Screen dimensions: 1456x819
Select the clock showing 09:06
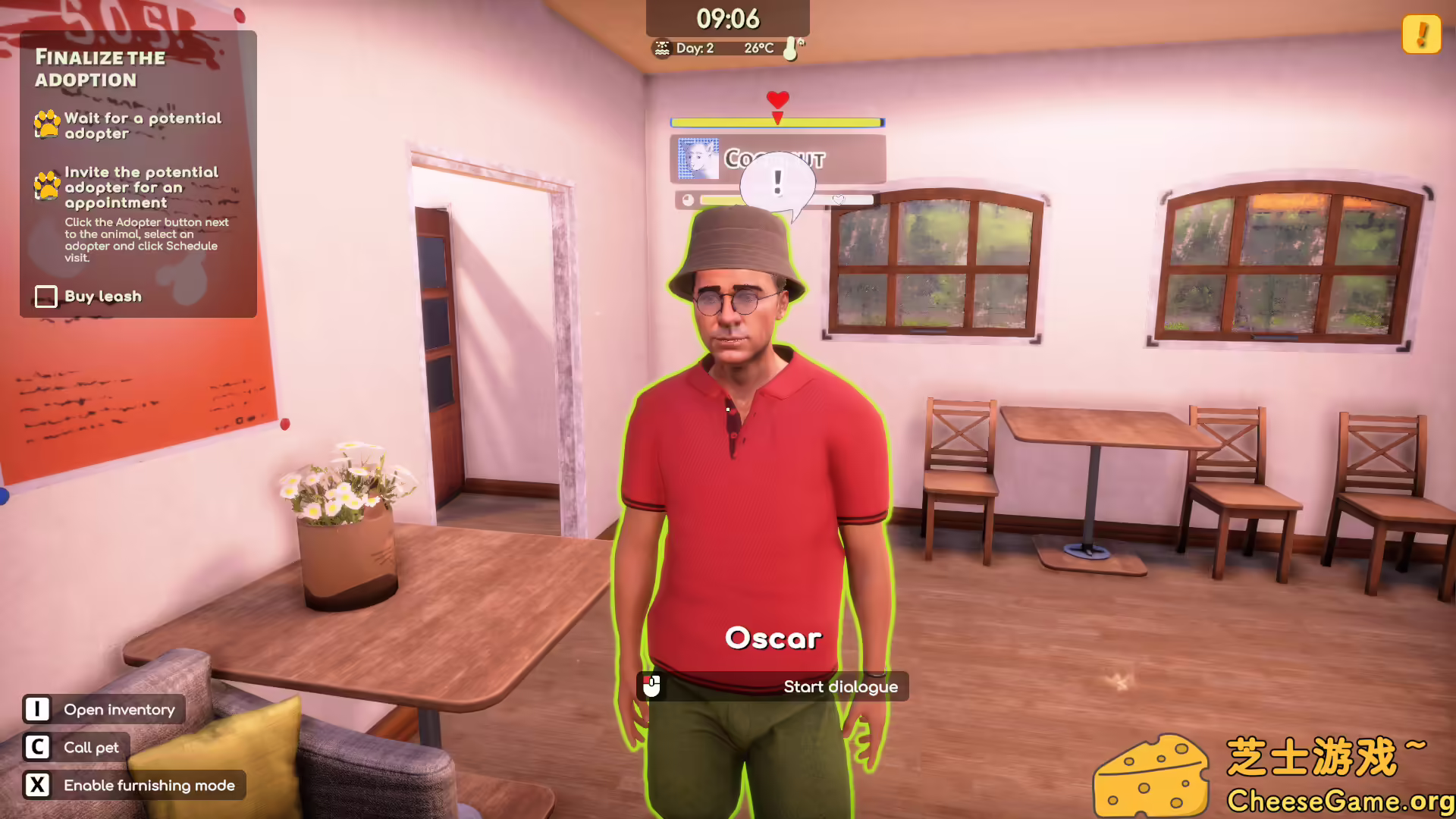[x=727, y=17]
